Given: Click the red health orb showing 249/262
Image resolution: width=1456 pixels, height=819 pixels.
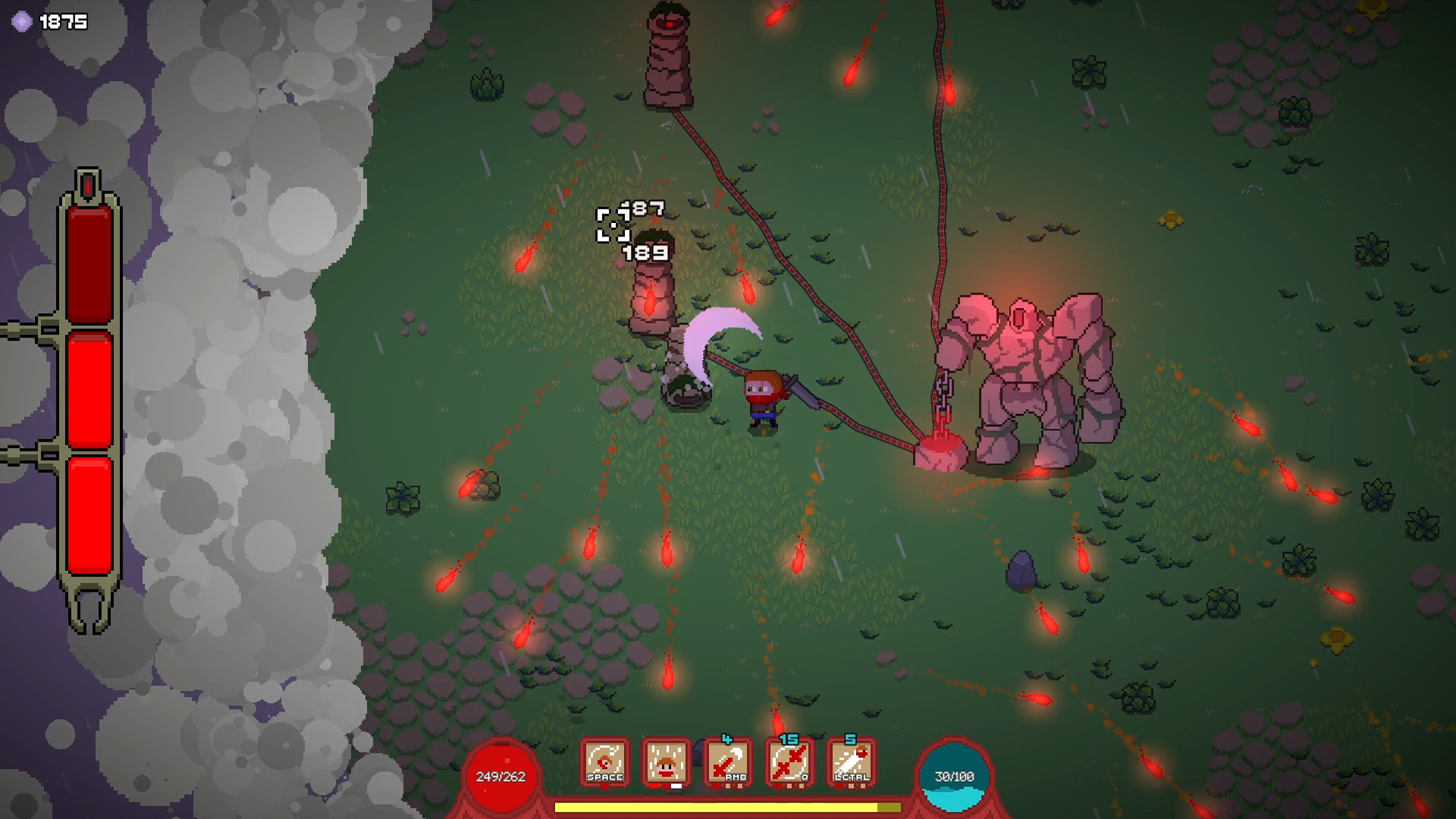Looking at the screenshot, I should click(500, 775).
